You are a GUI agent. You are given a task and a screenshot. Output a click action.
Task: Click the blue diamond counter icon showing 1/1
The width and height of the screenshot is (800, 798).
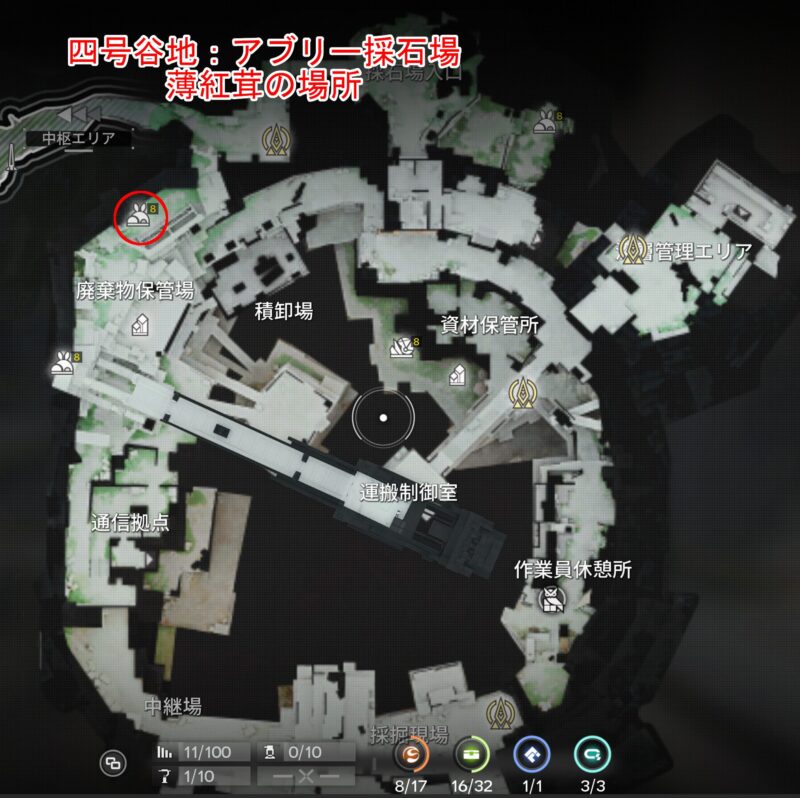click(532, 755)
